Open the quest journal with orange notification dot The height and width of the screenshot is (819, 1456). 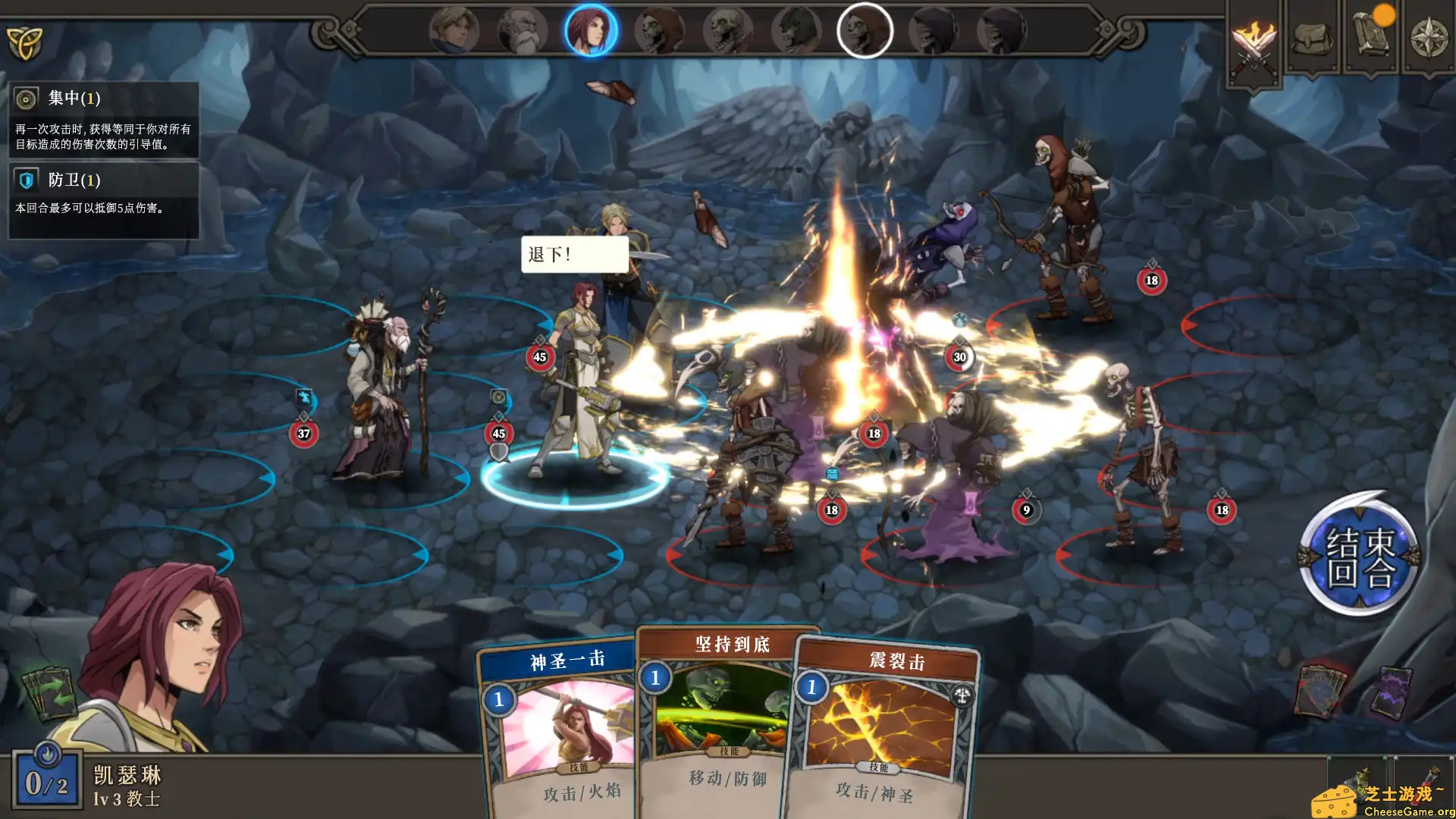tap(1371, 34)
